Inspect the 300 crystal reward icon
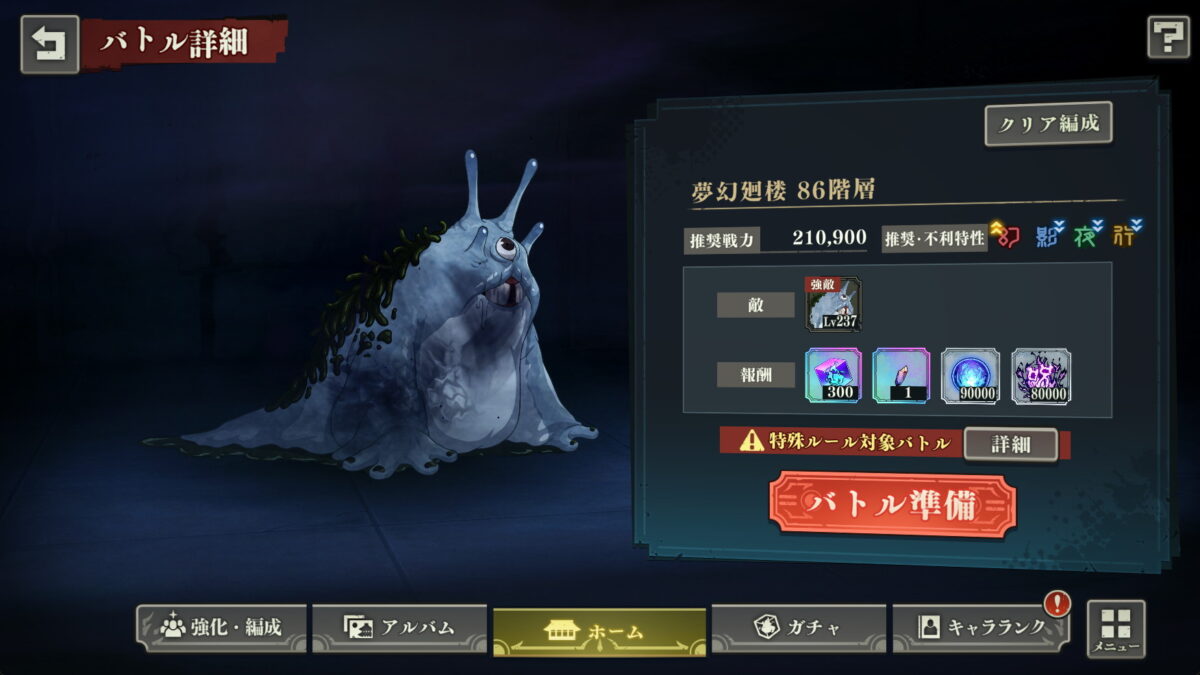Viewport: 1200px width, 675px height. [833, 376]
